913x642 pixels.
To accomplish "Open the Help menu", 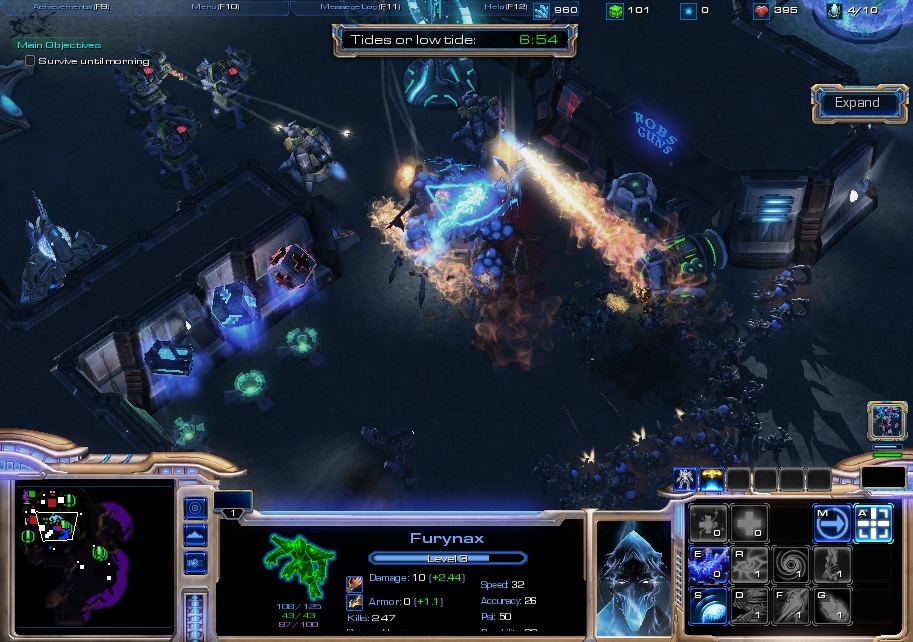I will tap(505, 7).
